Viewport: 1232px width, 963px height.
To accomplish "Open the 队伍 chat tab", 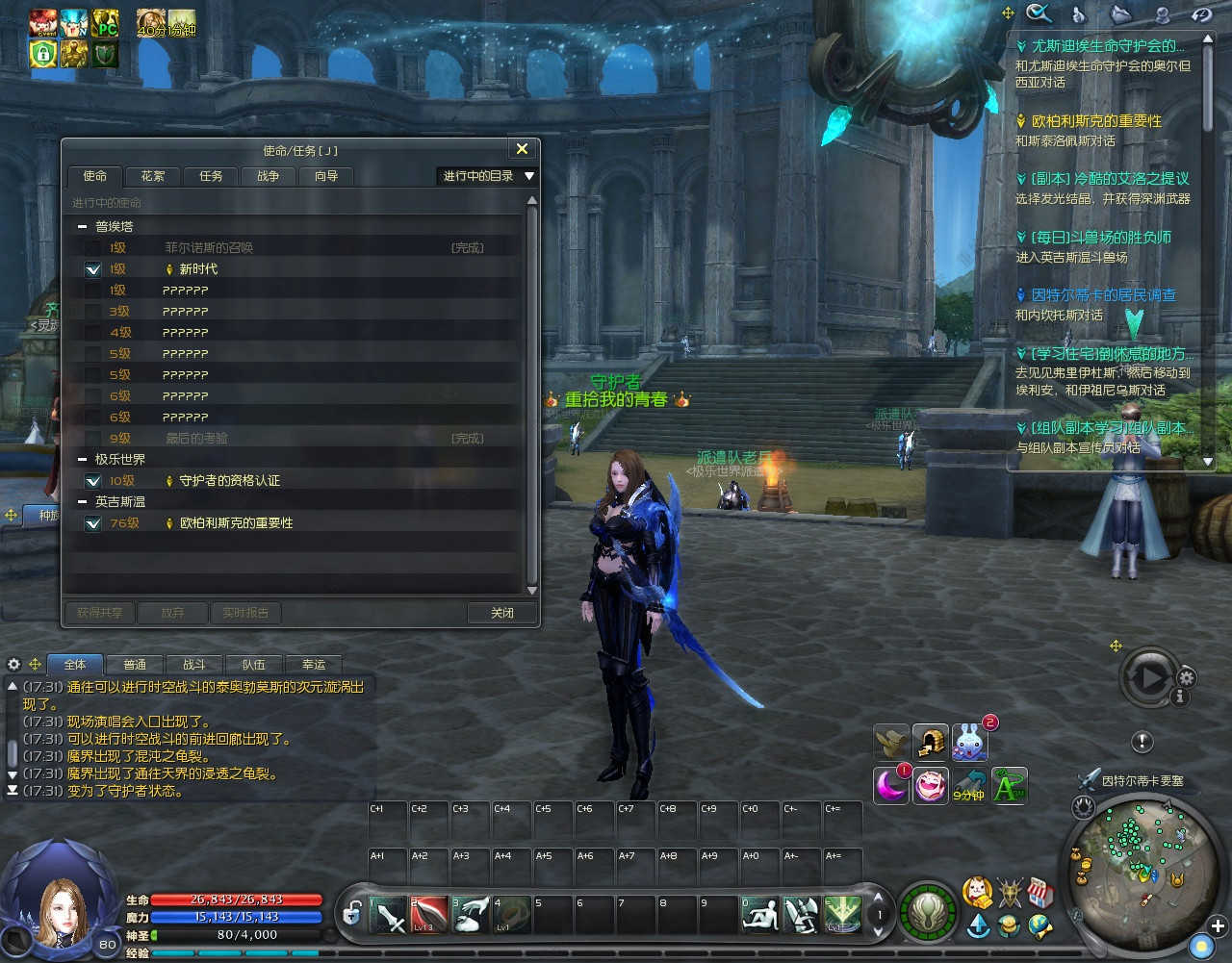I will (254, 665).
